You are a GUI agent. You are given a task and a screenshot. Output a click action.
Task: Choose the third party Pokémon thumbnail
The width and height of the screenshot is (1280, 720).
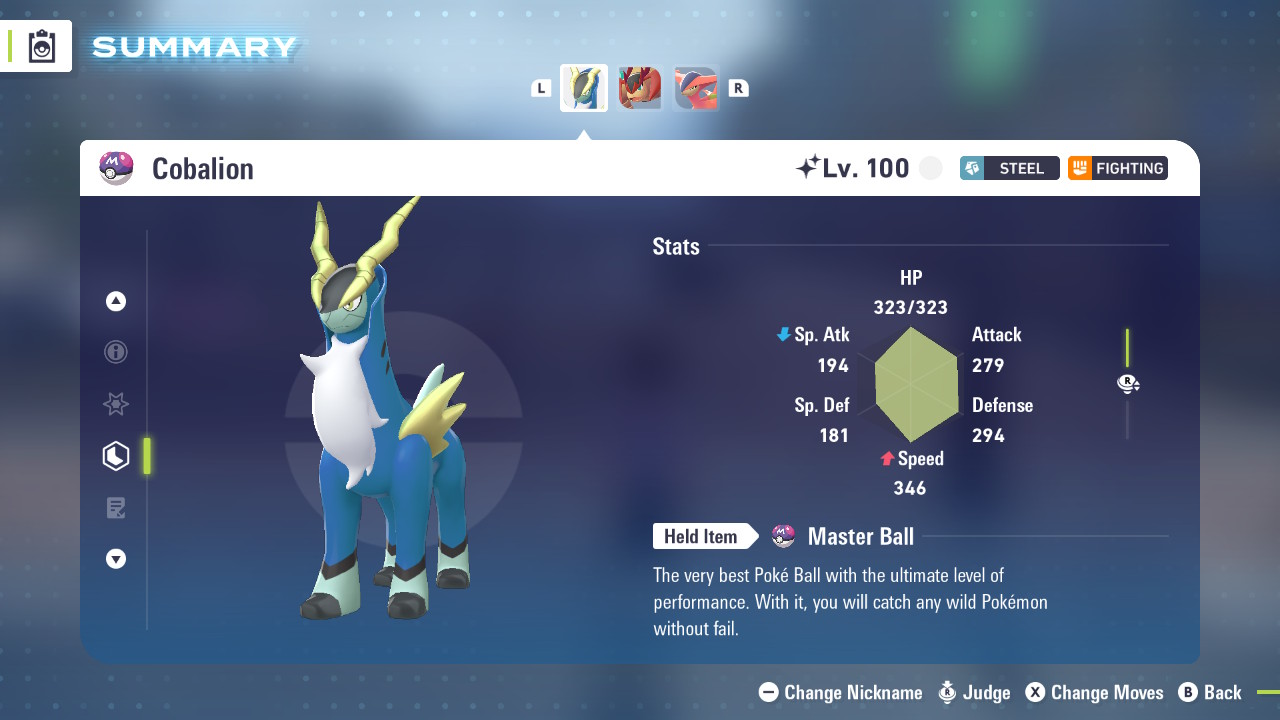coord(696,88)
